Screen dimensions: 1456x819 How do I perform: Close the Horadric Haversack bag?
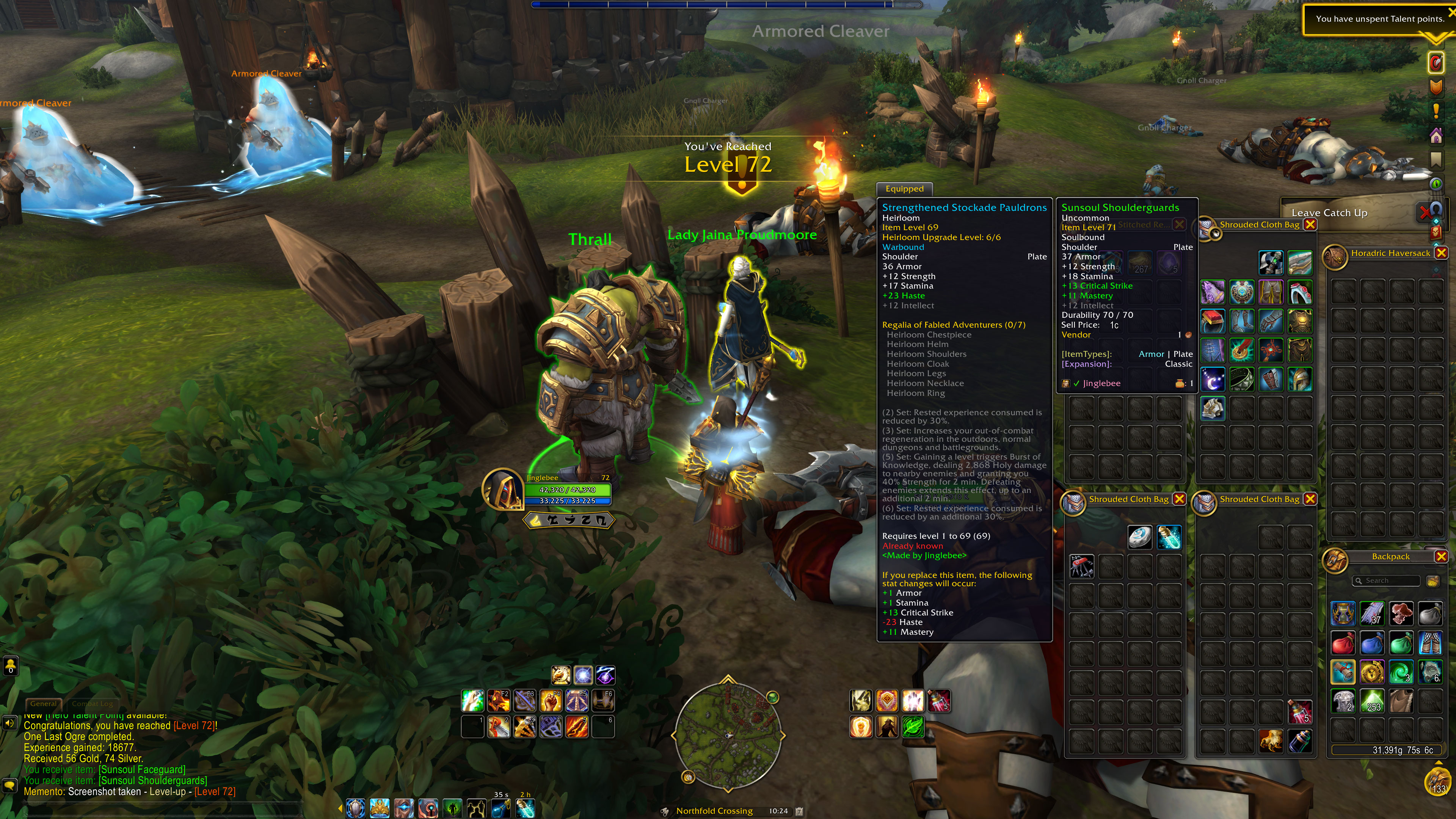click(1441, 253)
